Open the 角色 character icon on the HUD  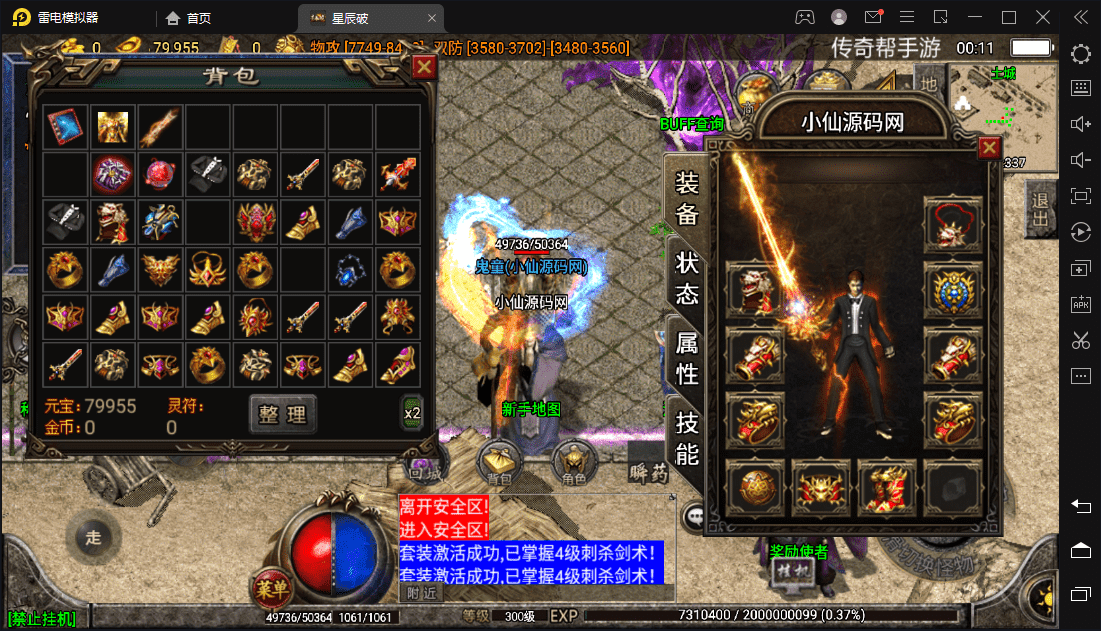[x=574, y=464]
